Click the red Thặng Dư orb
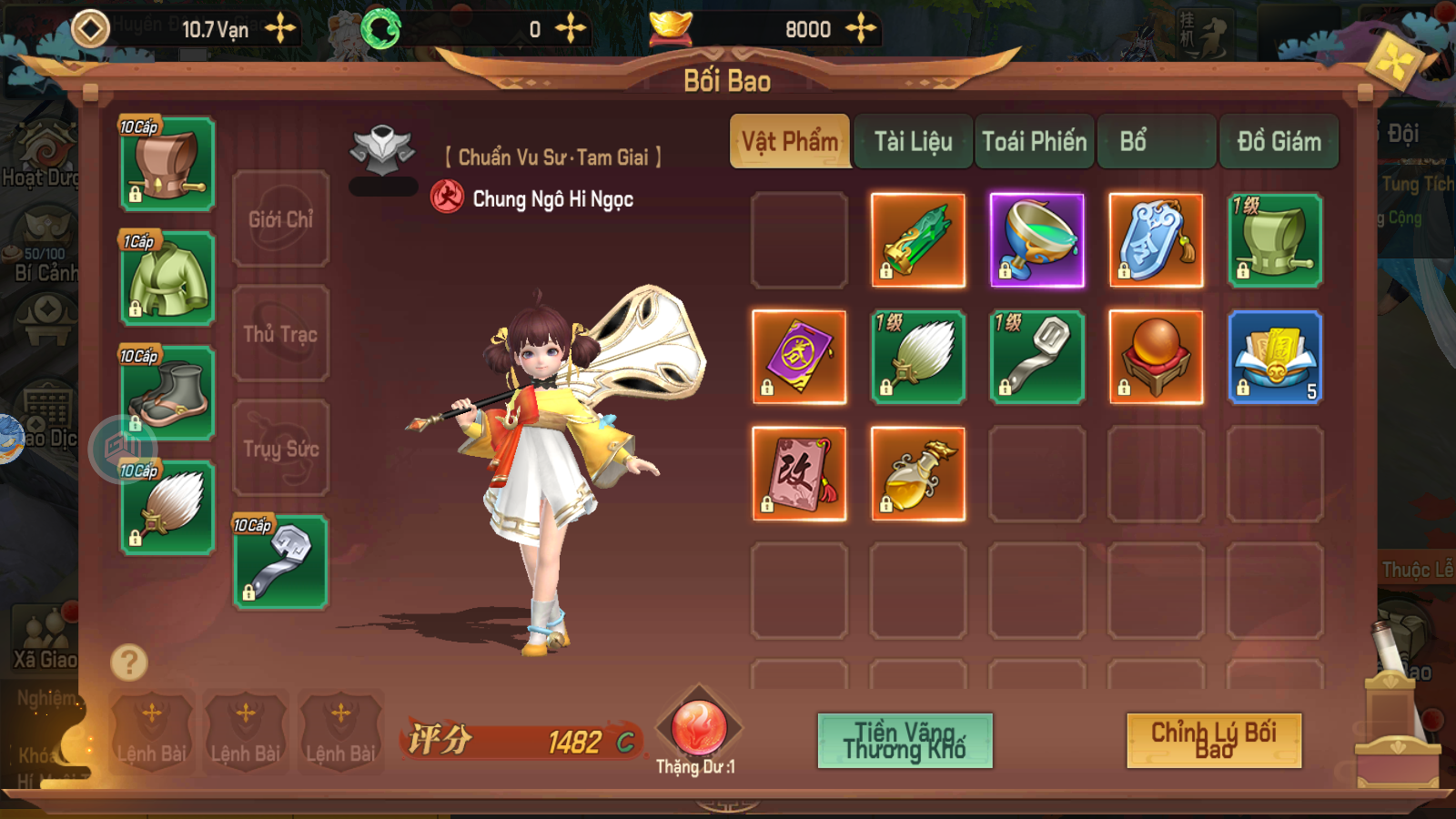The width and height of the screenshot is (1456, 819). click(698, 728)
